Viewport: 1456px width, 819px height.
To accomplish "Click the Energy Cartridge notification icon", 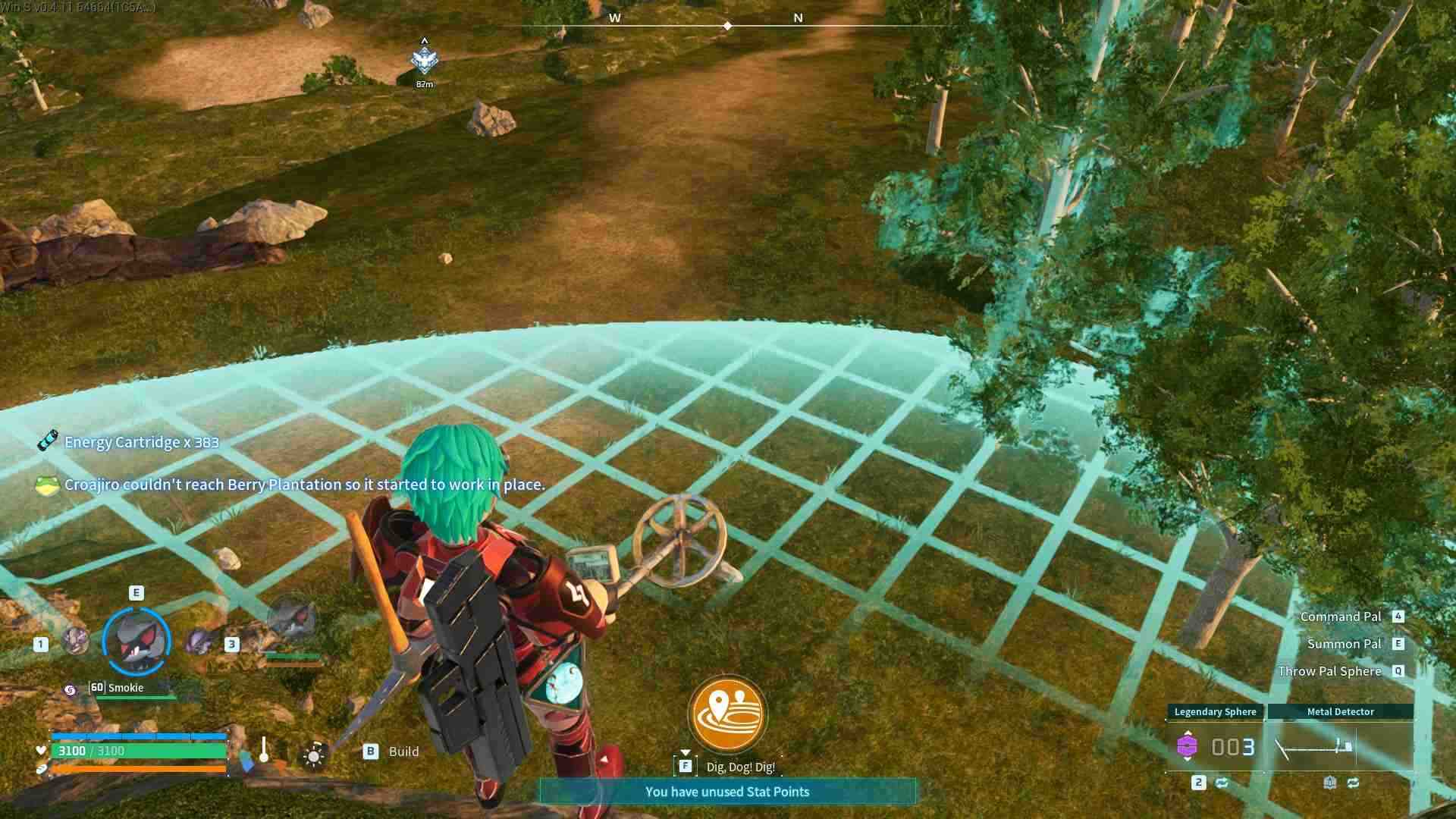I will 47,441.
